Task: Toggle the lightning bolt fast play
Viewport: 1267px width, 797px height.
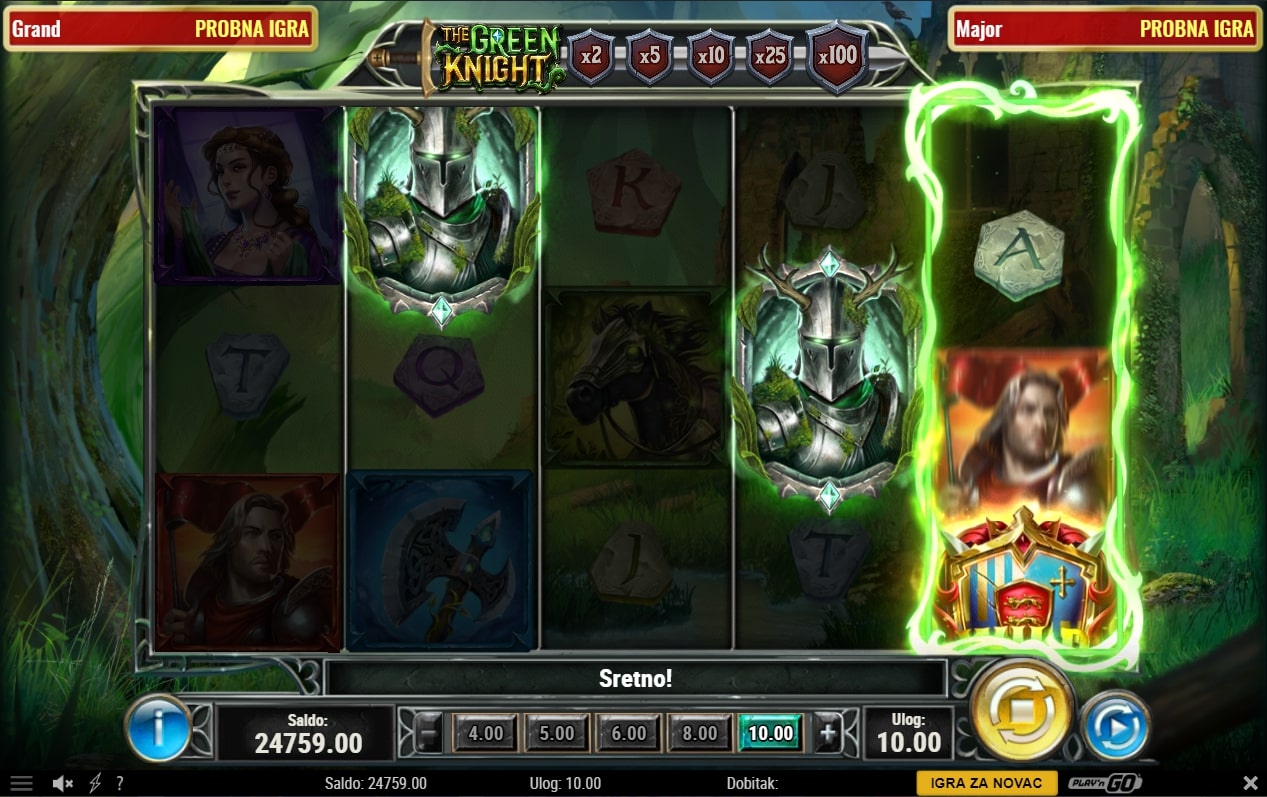Action: click(95, 783)
